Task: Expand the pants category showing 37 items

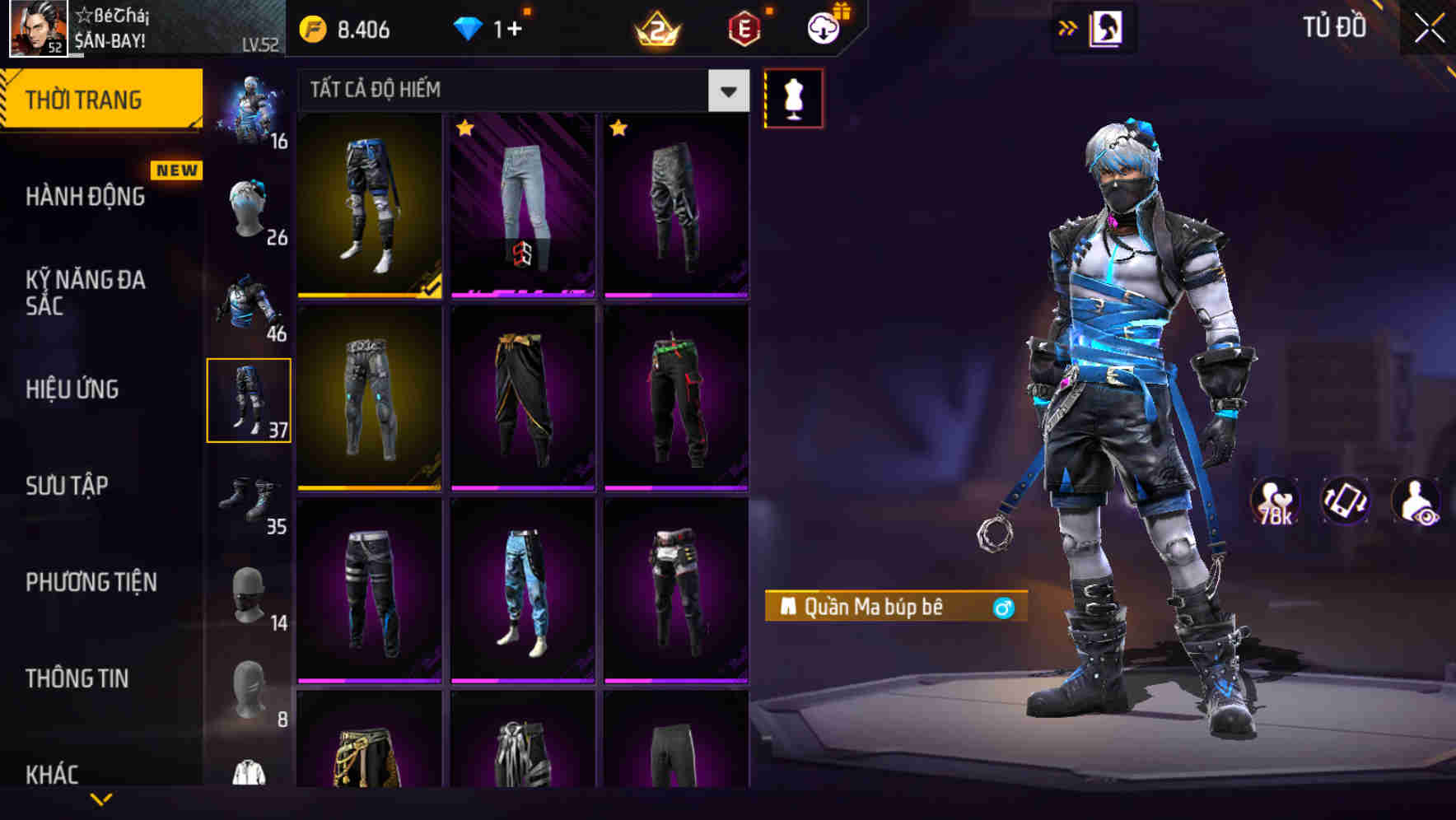Action: click(x=250, y=399)
